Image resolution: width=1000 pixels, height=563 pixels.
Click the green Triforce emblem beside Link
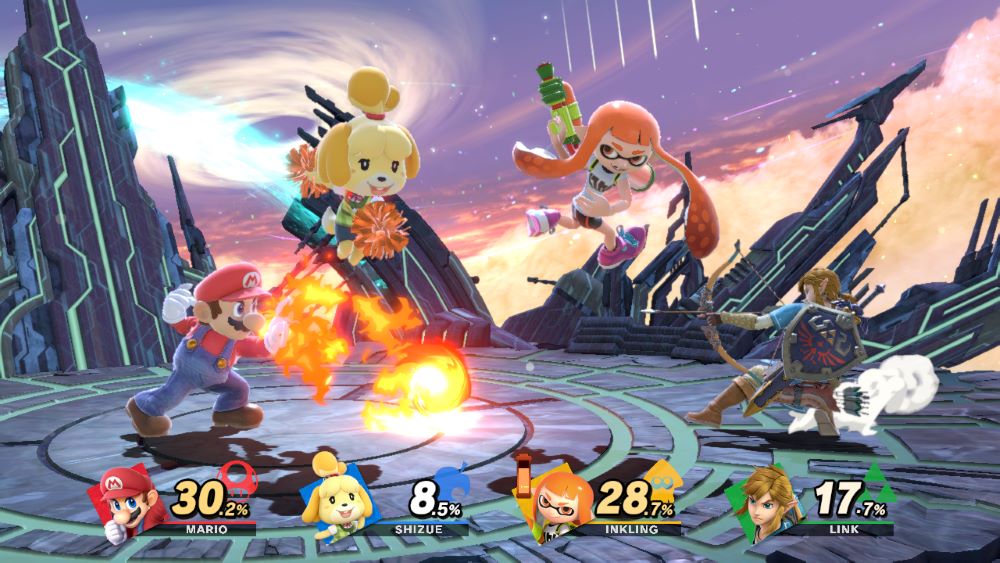coord(875,480)
